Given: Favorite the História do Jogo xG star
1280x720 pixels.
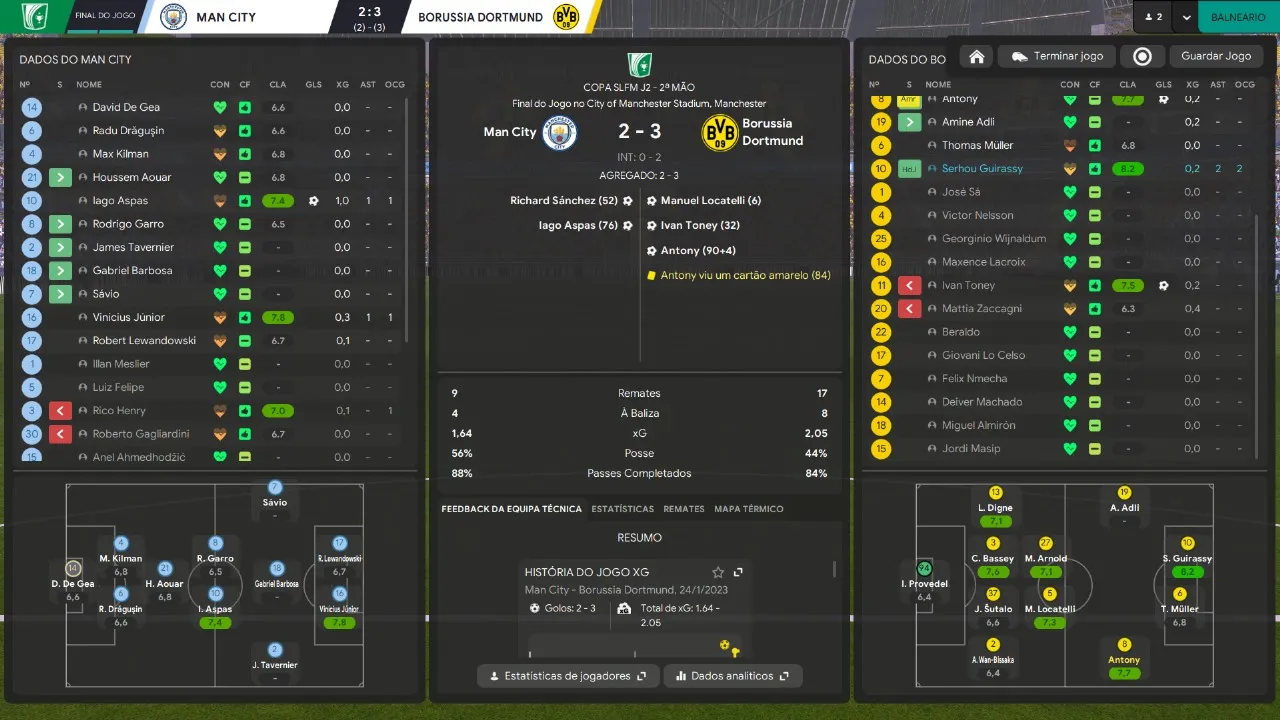Looking at the screenshot, I should 718,572.
